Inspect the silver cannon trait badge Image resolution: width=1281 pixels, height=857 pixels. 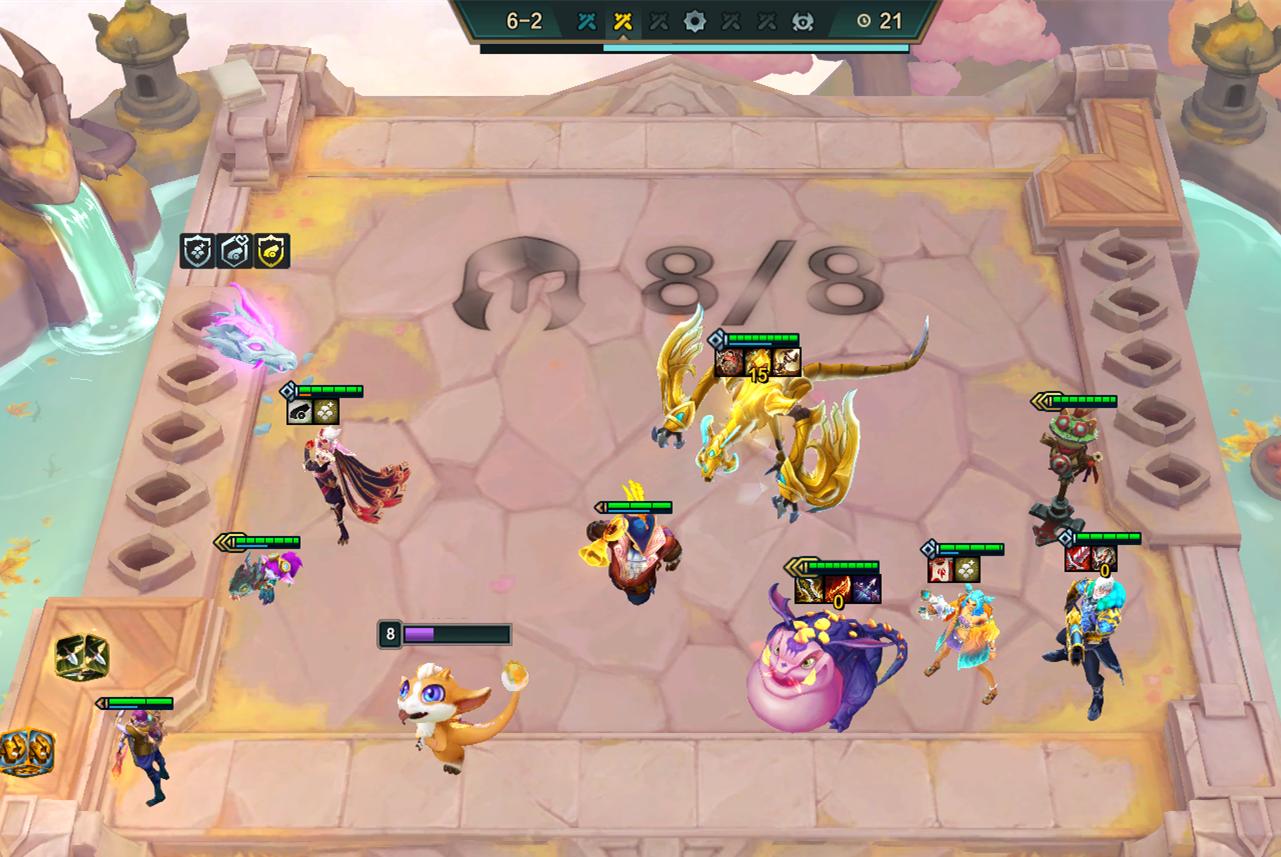pyautogui.click(x=234, y=251)
